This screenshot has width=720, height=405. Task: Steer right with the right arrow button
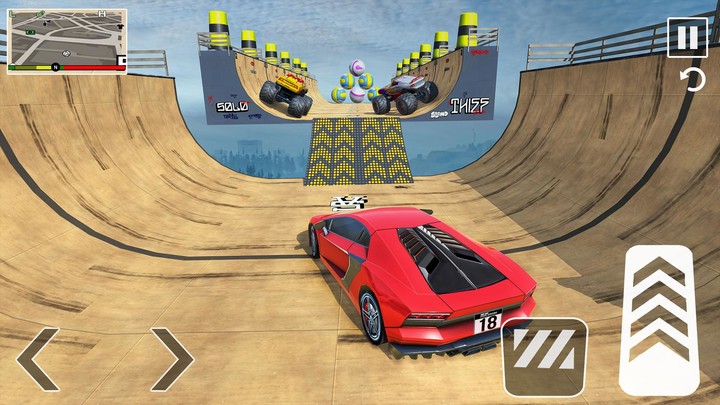(171, 358)
